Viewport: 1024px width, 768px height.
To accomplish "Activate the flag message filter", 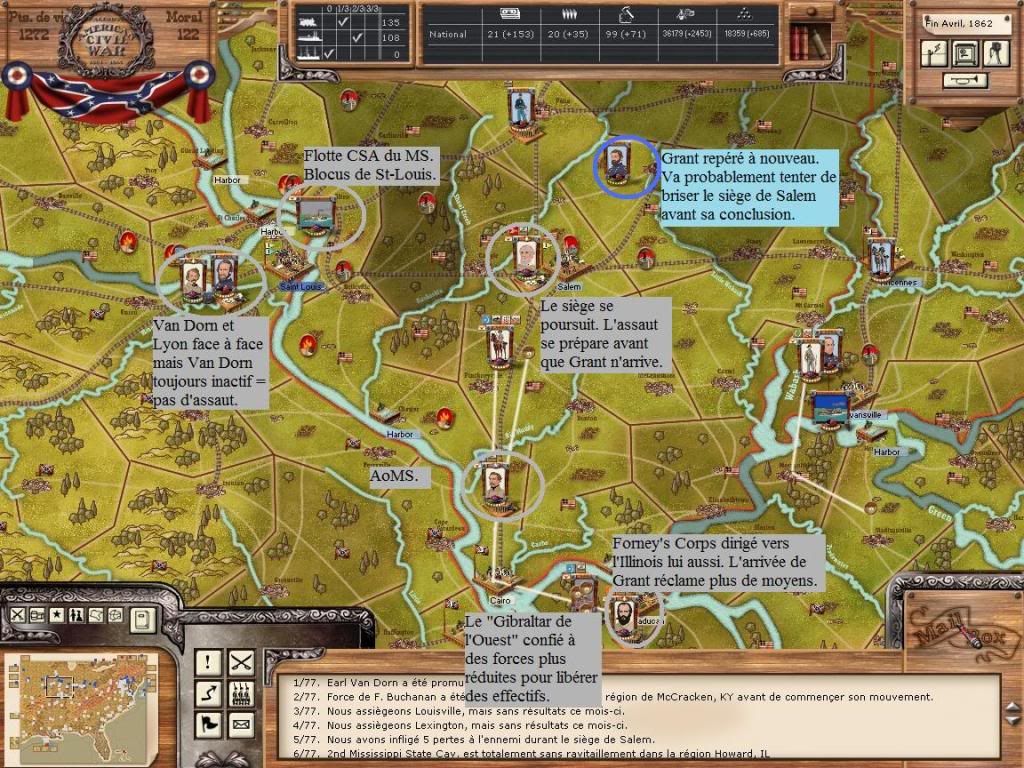I will pos(208,723).
